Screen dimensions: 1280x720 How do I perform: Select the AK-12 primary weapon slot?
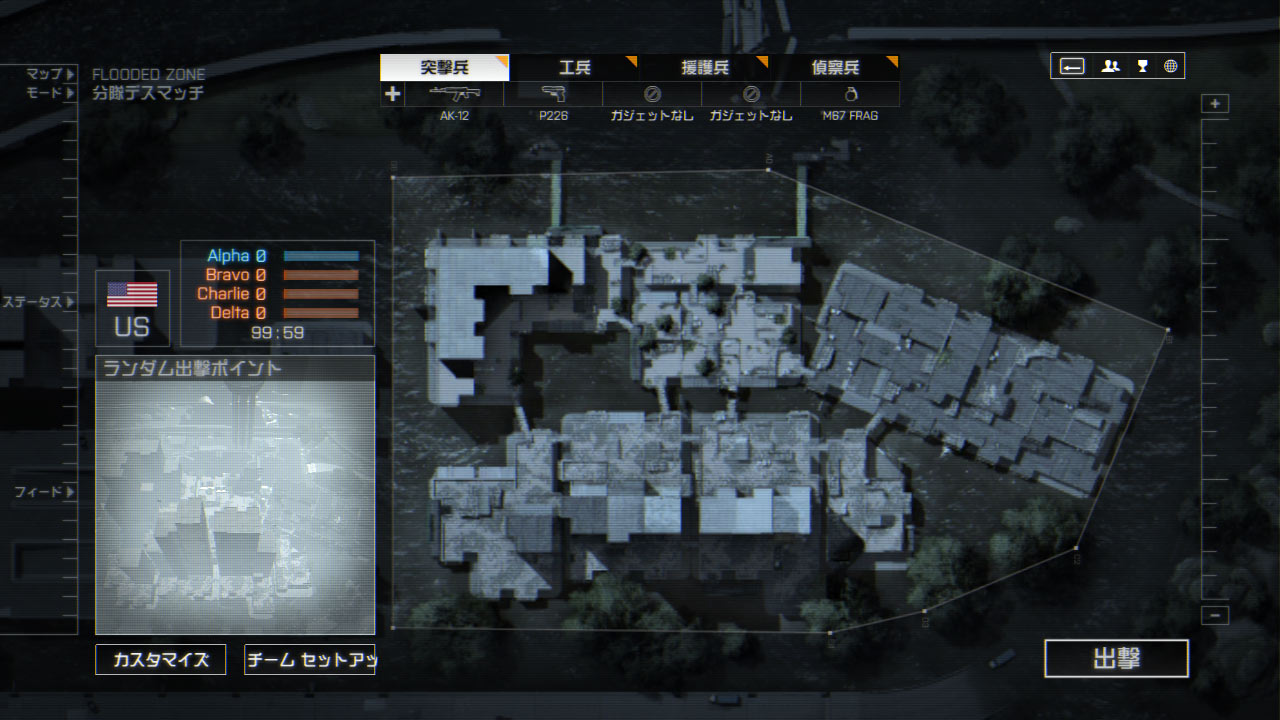(x=454, y=95)
